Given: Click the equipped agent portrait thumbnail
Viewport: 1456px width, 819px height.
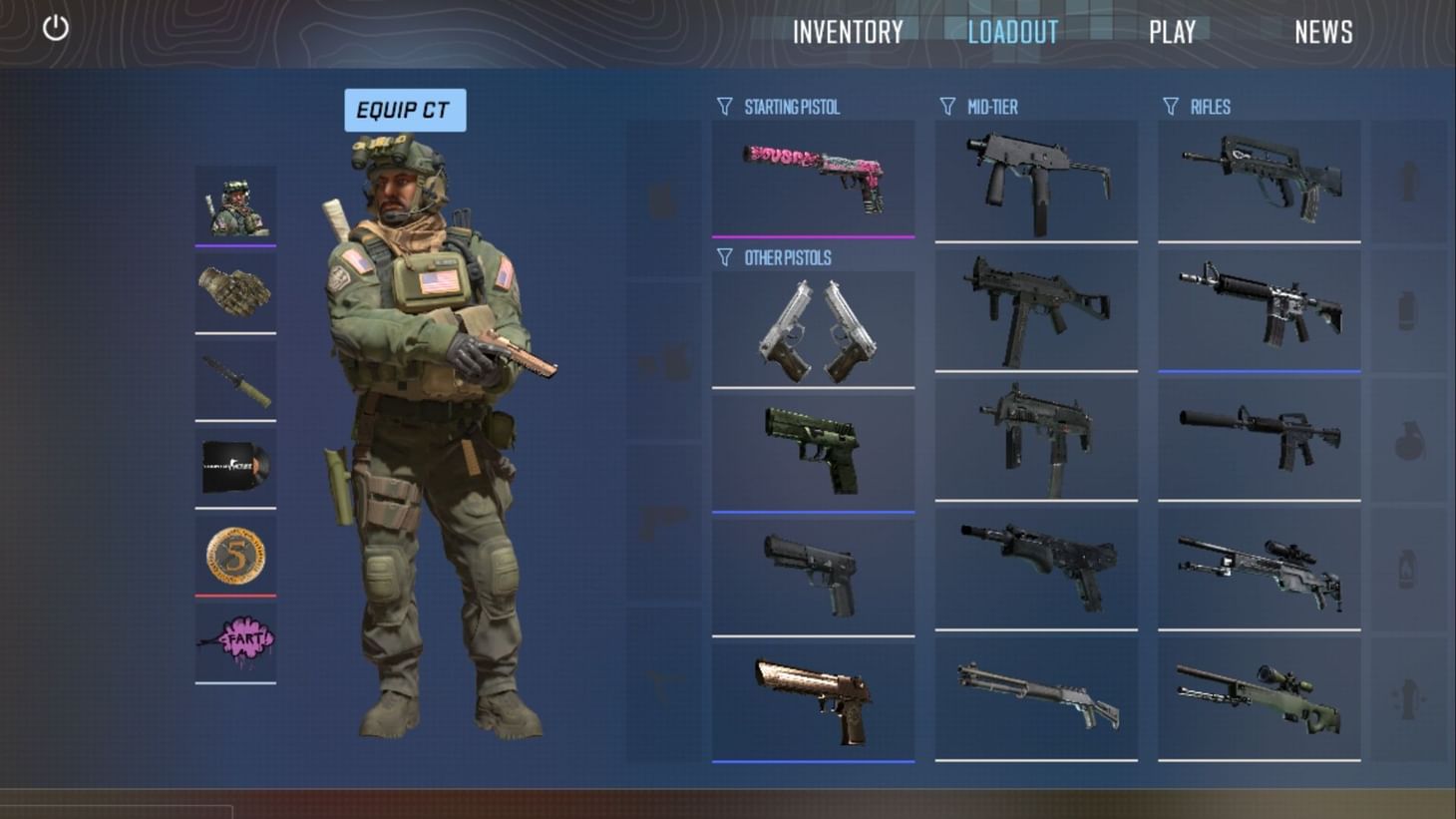Looking at the screenshot, I should [x=235, y=205].
